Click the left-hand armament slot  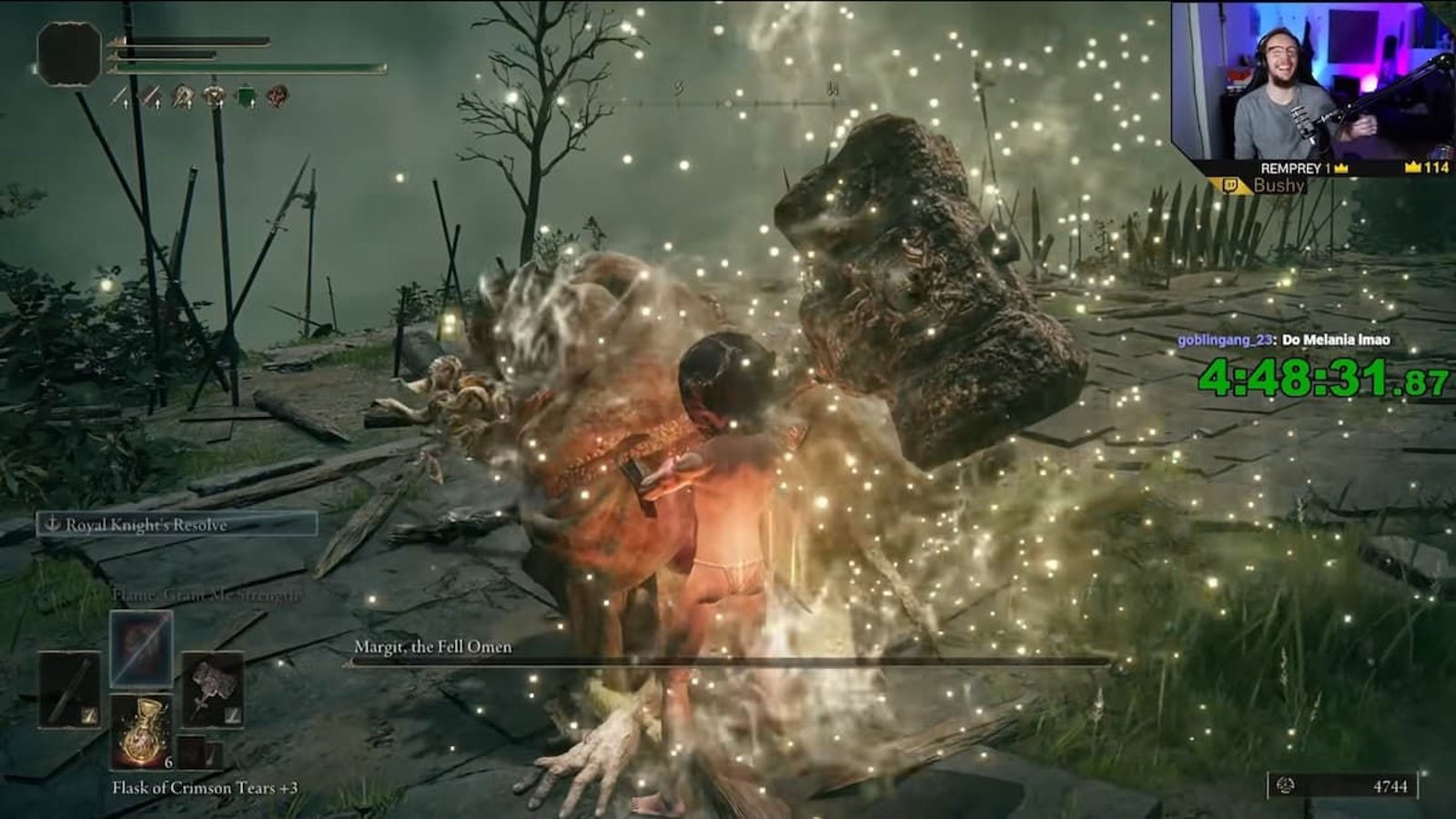click(x=69, y=690)
